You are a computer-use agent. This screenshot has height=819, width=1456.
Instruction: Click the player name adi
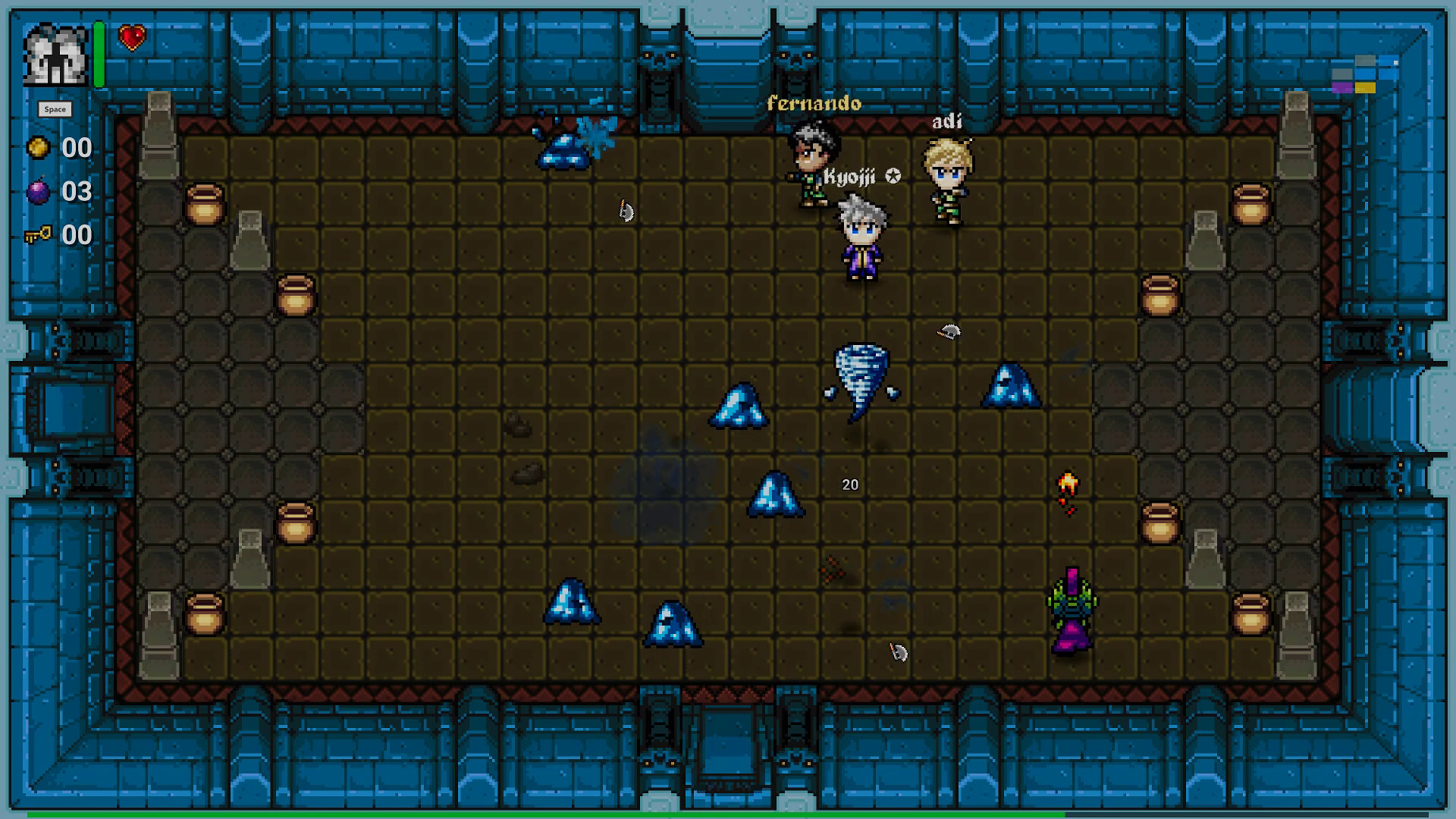948,121
